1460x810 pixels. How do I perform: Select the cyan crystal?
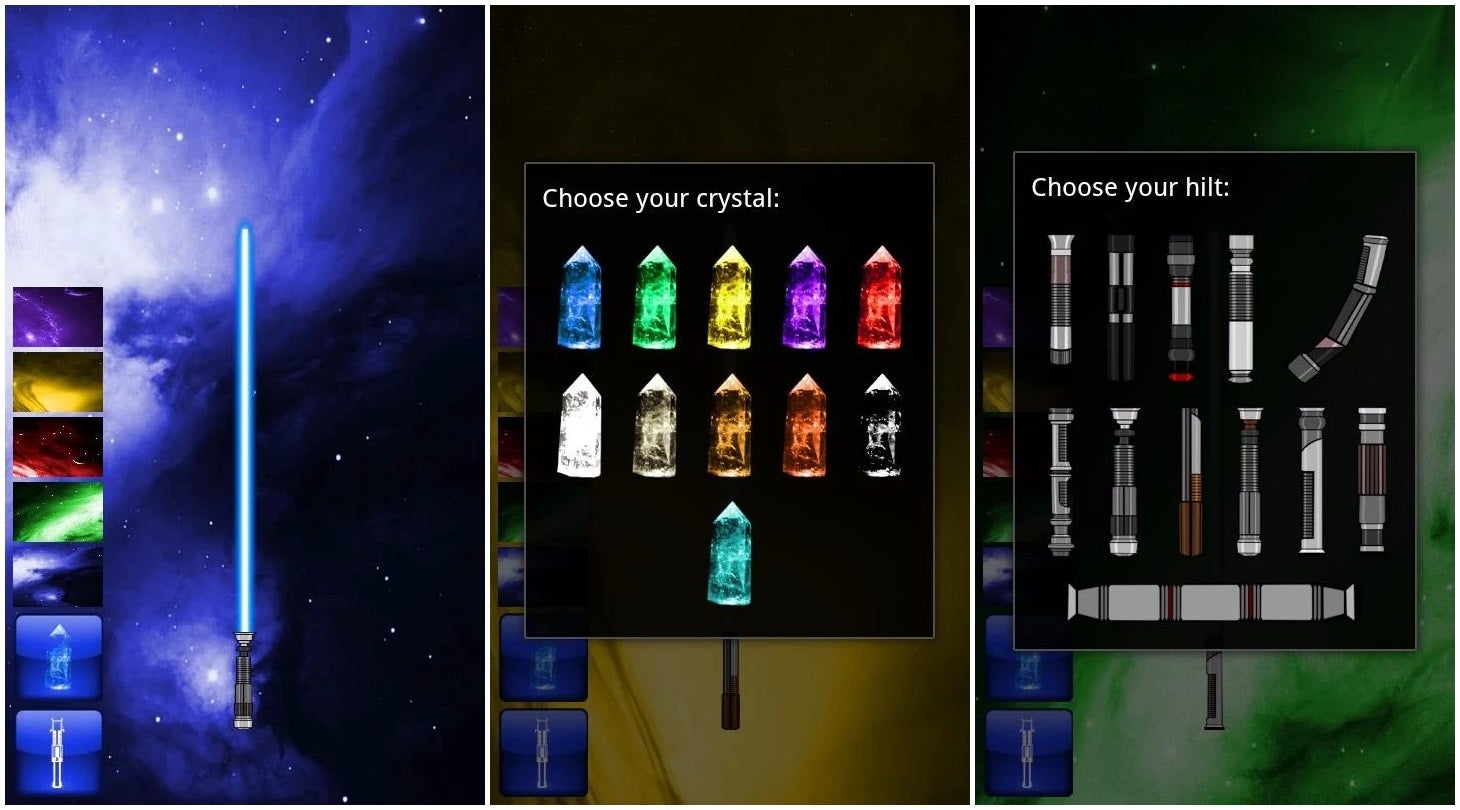click(730, 553)
